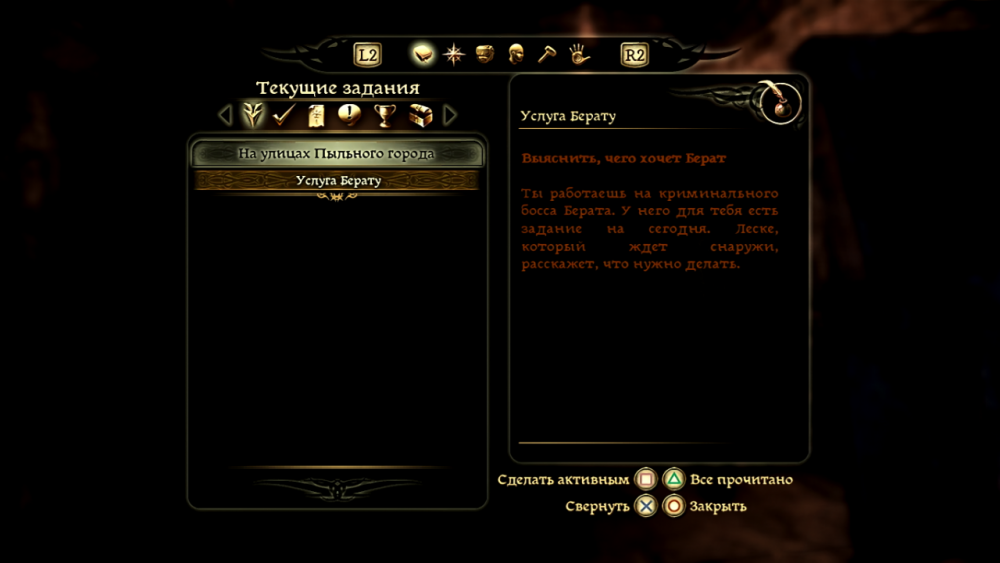
Task: Open the open-hand icon tab
Action: tap(579, 54)
